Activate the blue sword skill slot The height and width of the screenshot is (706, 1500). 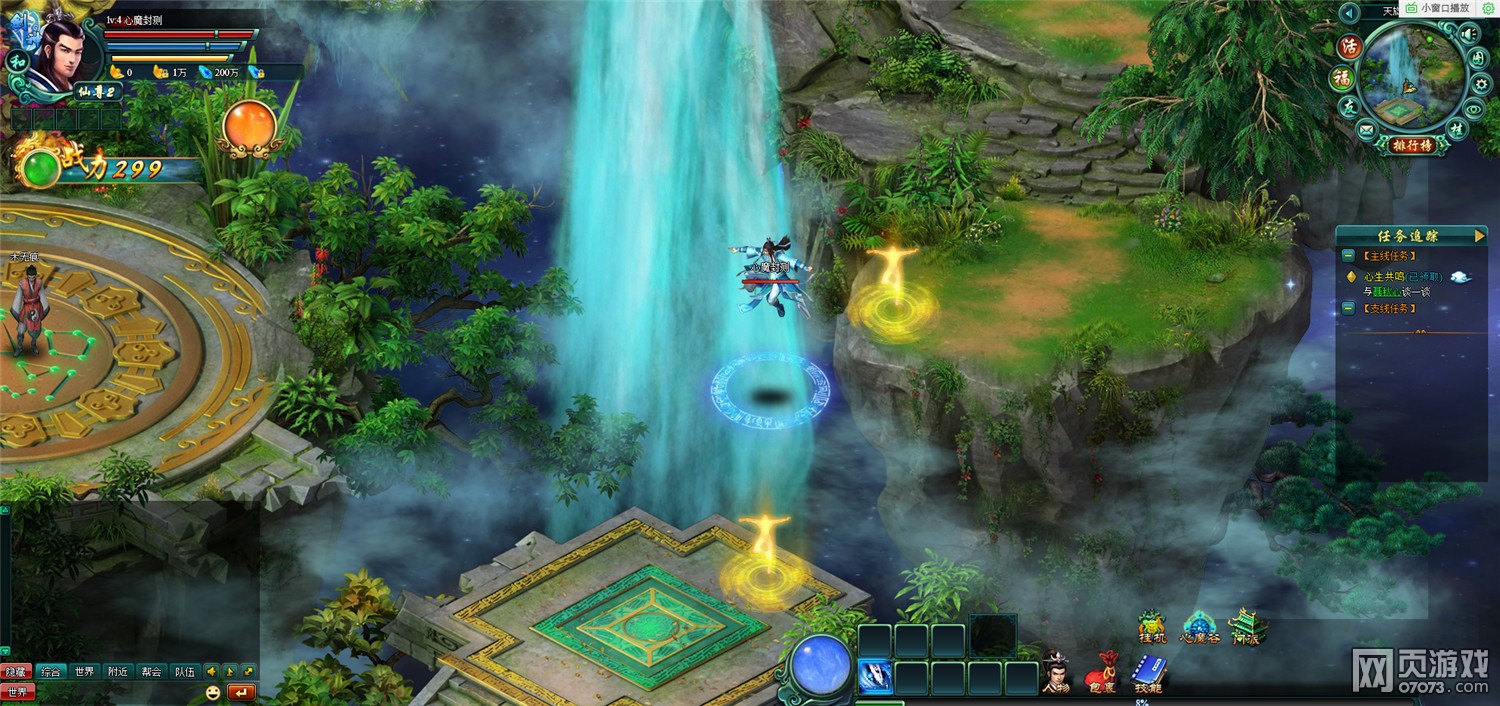coord(876,677)
